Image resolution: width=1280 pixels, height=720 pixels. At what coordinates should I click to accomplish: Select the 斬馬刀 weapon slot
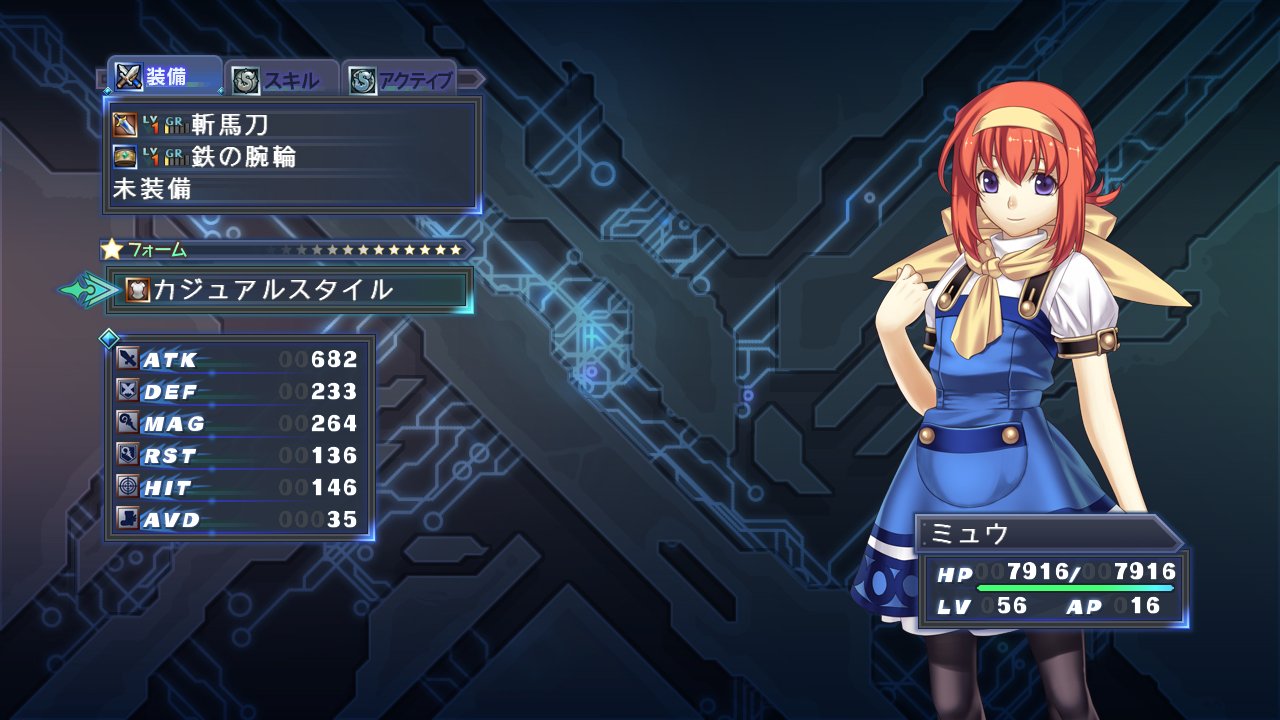(x=291, y=125)
